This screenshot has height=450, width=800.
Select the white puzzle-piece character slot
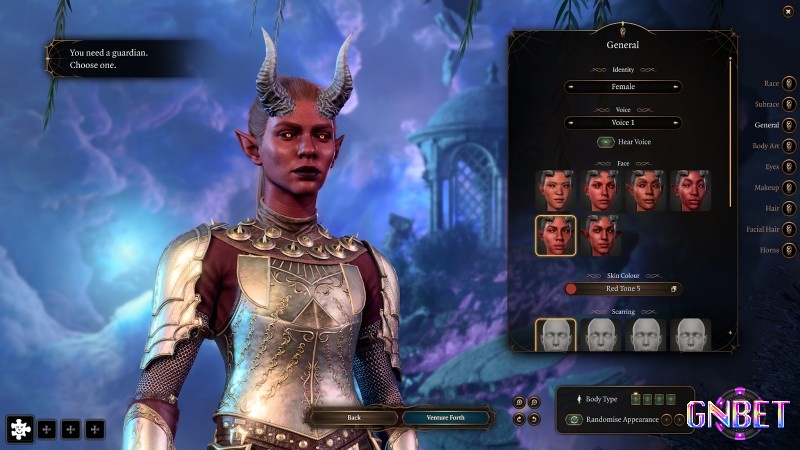[x=20, y=429]
